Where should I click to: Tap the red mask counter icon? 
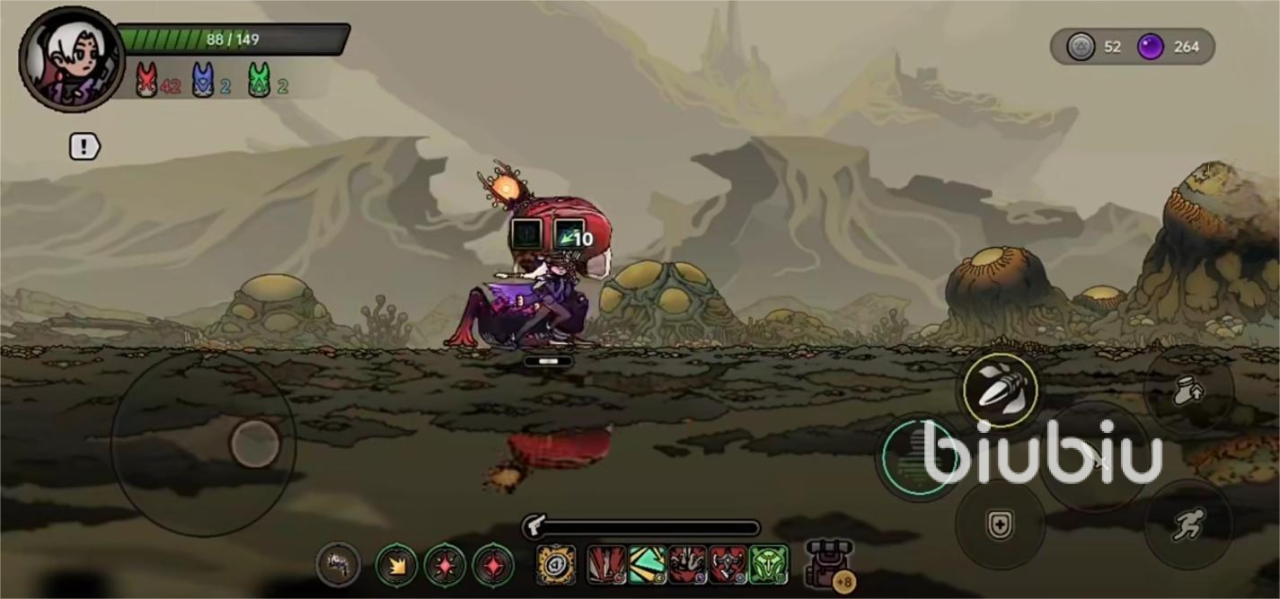tap(147, 80)
